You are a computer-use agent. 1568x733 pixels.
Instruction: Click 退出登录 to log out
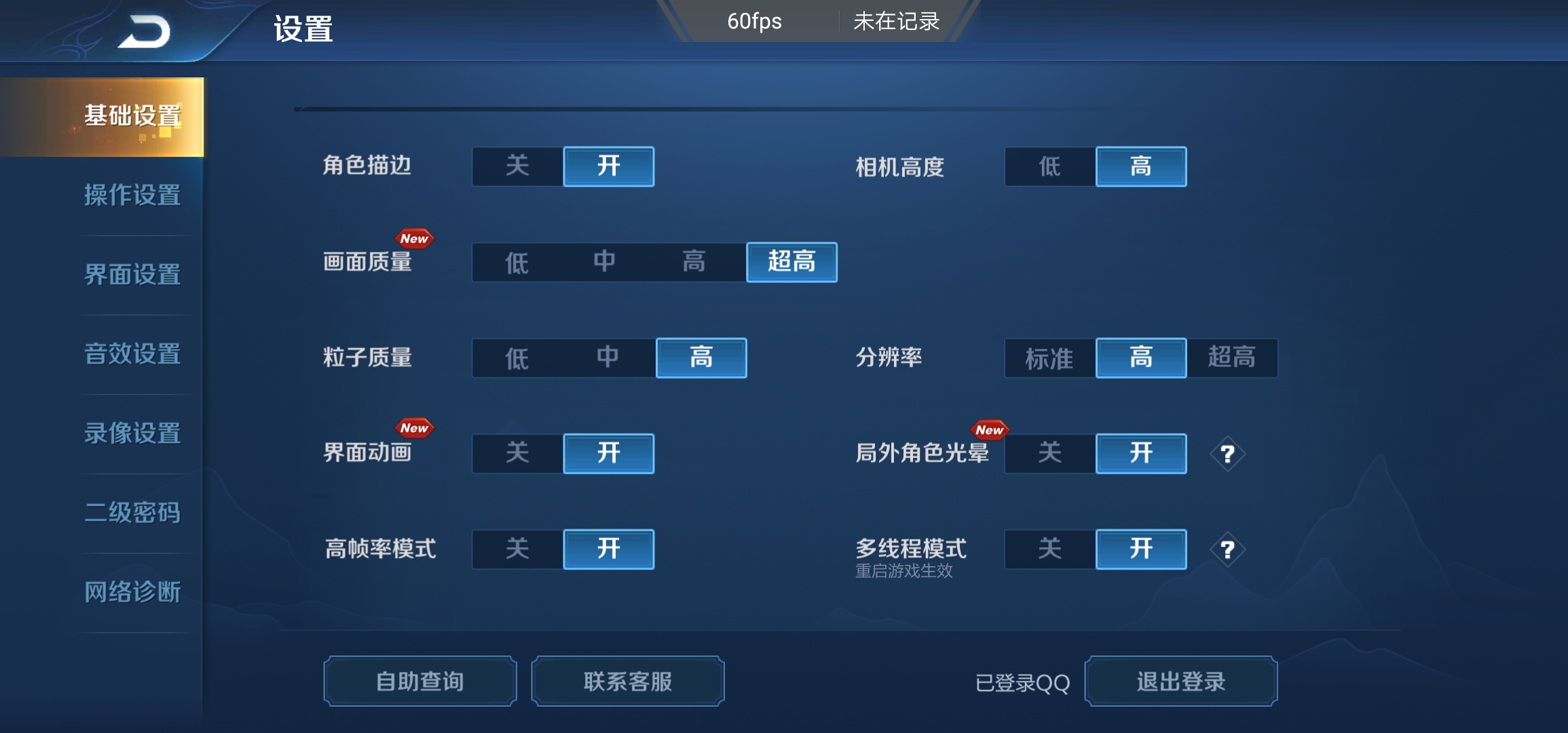click(x=1181, y=681)
